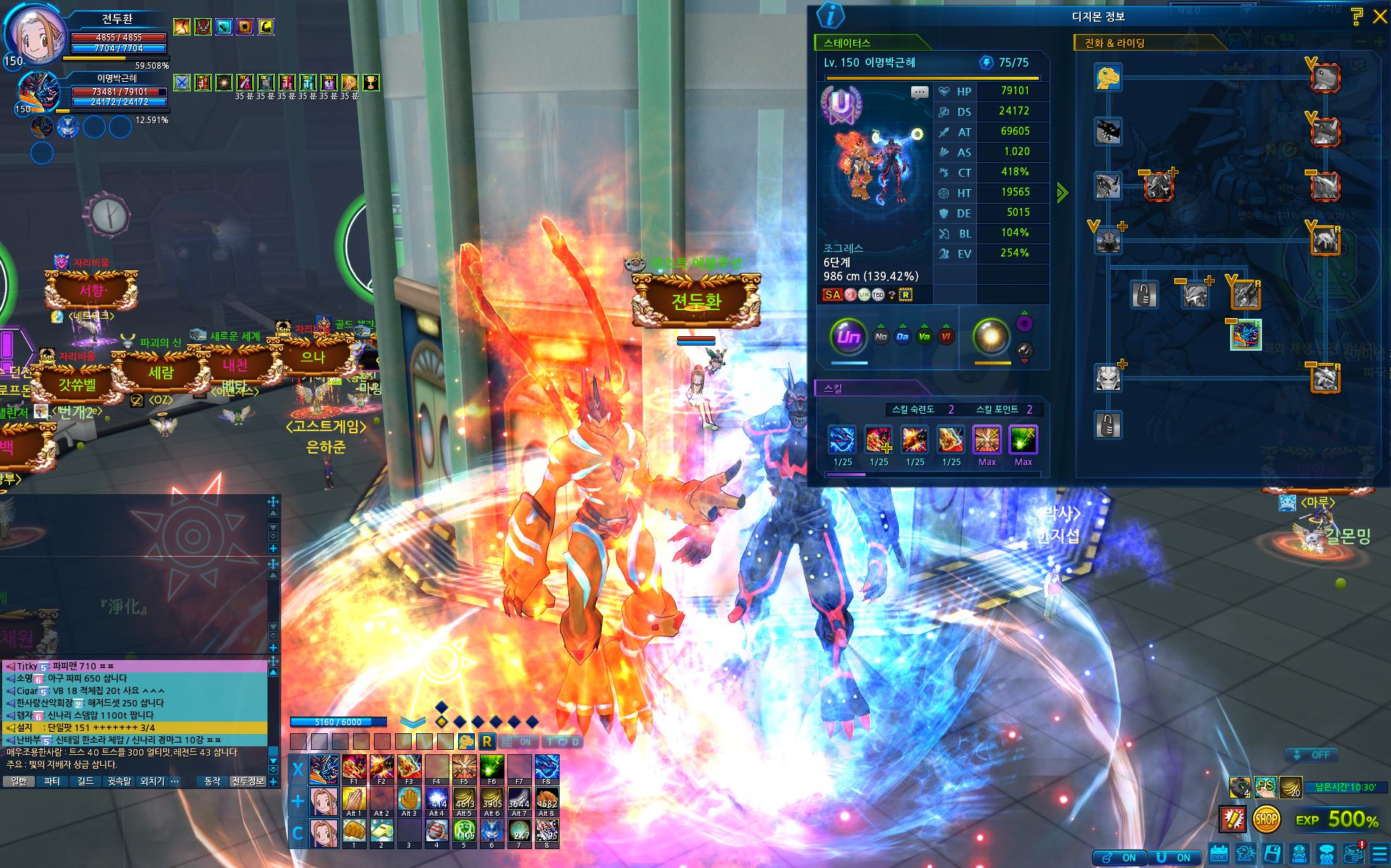This screenshot has height=868, width=1391.
Task: Select the green burst skill marked Max
Action: (1023, 440)
